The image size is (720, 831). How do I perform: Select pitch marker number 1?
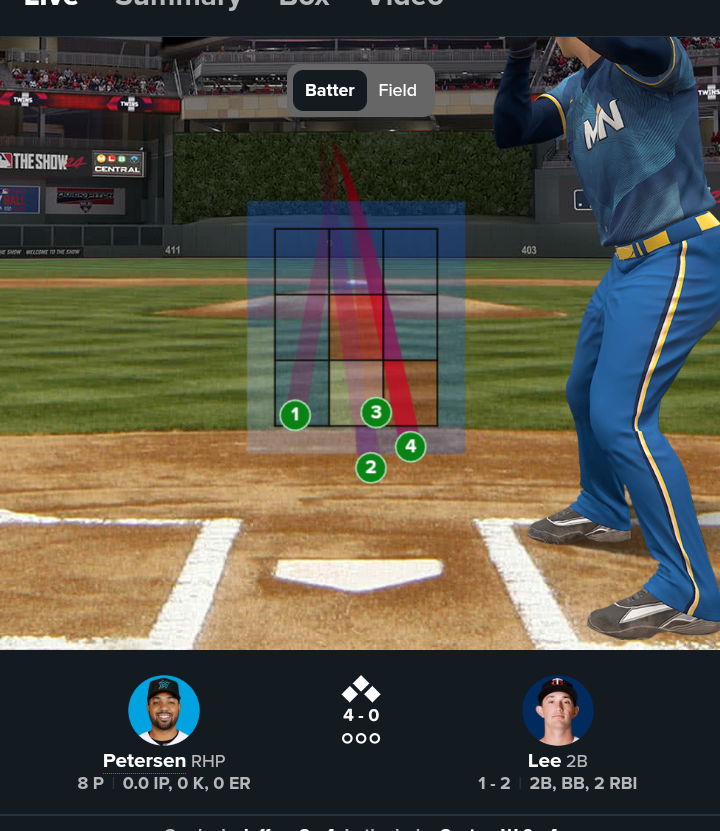pos(295,414)
